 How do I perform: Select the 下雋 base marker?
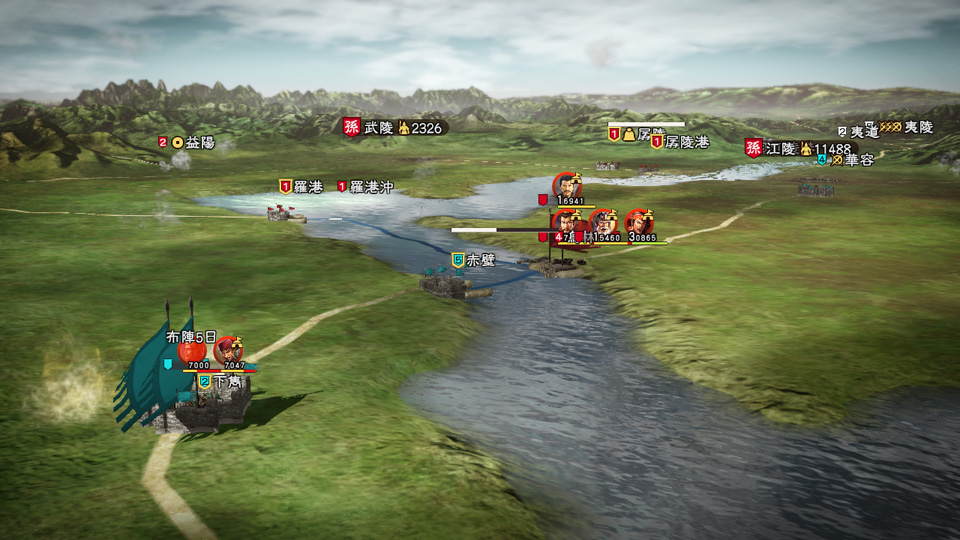[226, 381]
